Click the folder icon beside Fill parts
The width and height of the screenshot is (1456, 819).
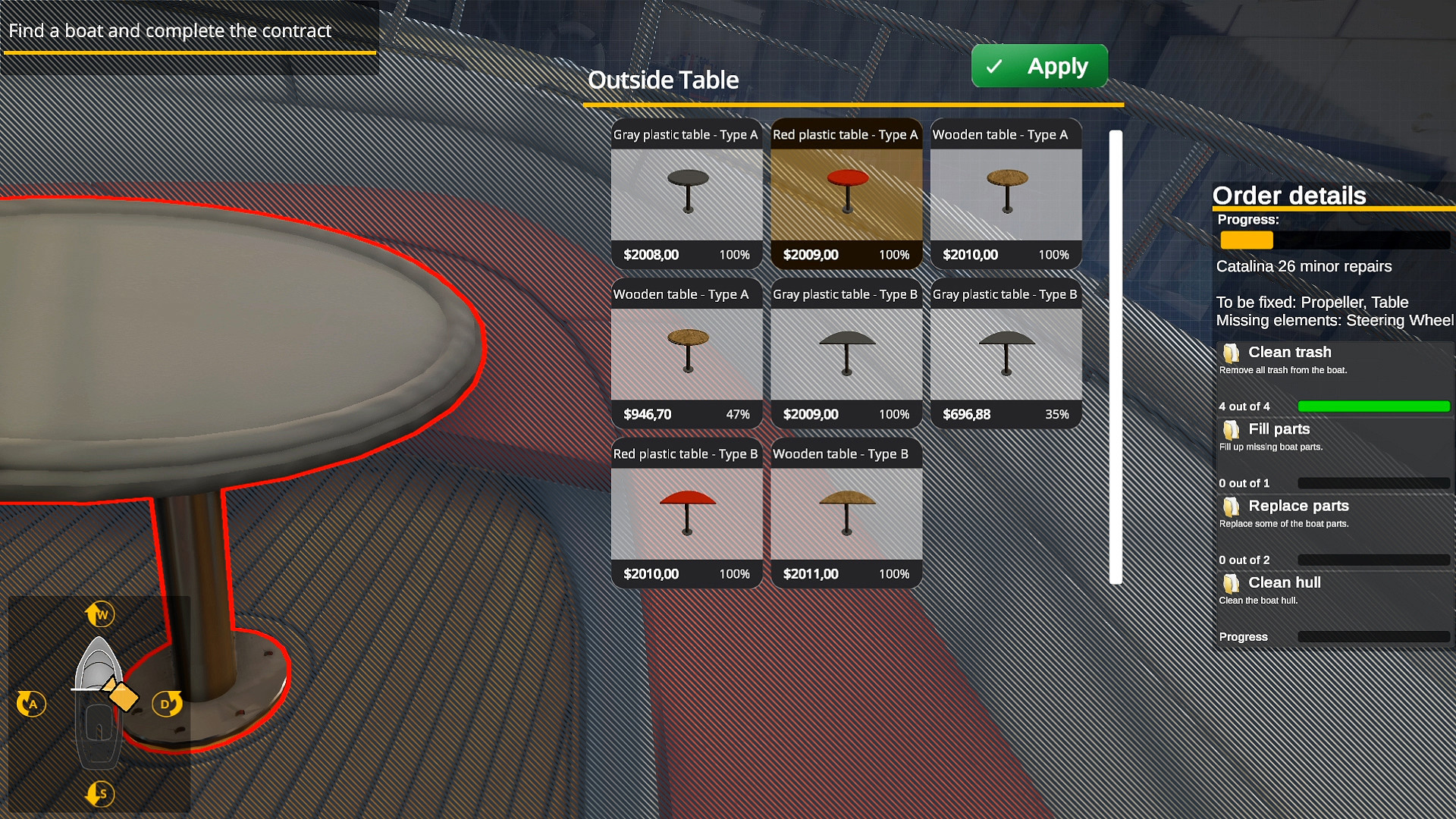tap(1232, 430)
